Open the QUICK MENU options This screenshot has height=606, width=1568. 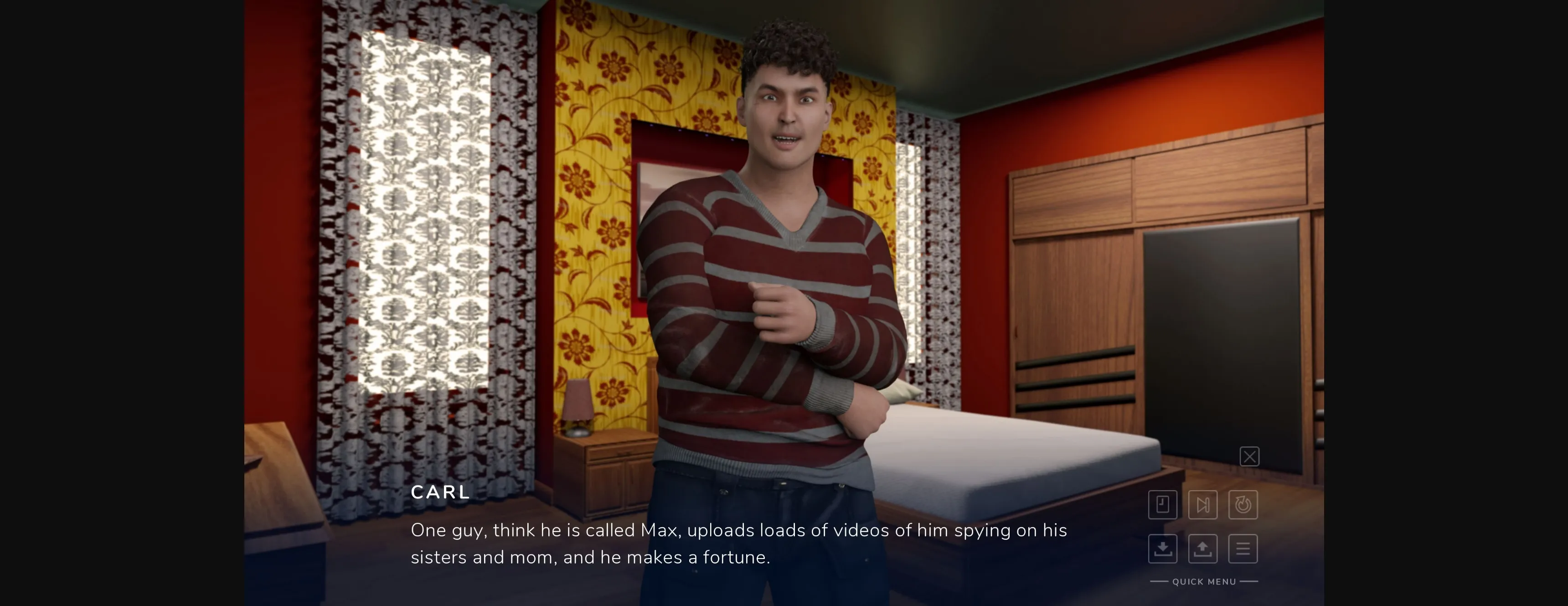tap(1203, 581)
